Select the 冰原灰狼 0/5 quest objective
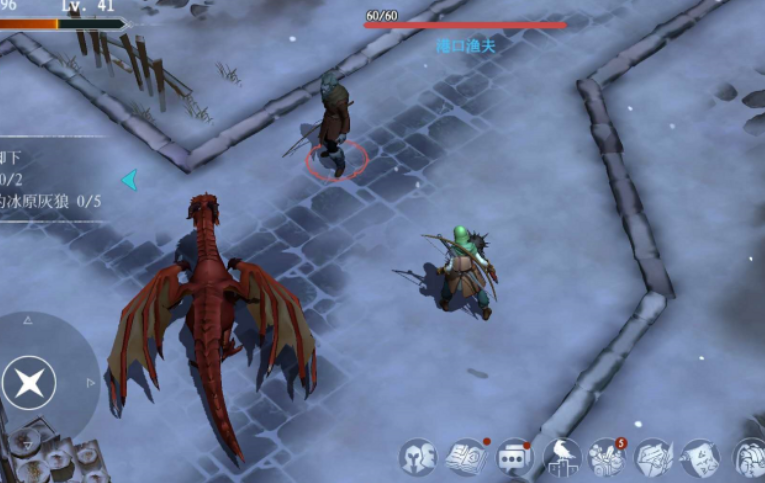Image resolution: width=765 pixels, height=483 pixels. point(52,201)
